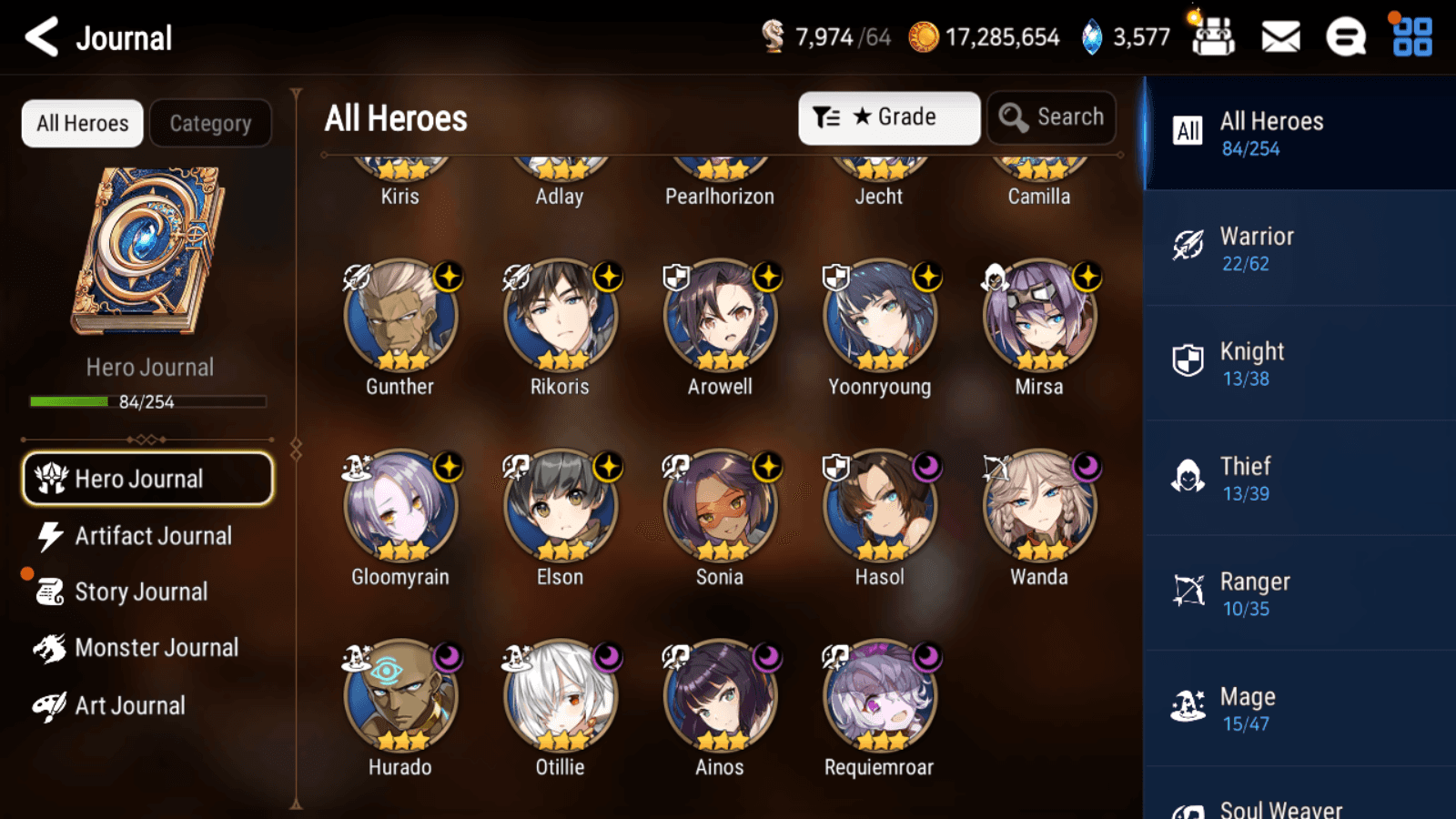This screenshot has height=819, width=1456.
Task: Select the hero Wanda
Action: click(x=1039, y=508)
